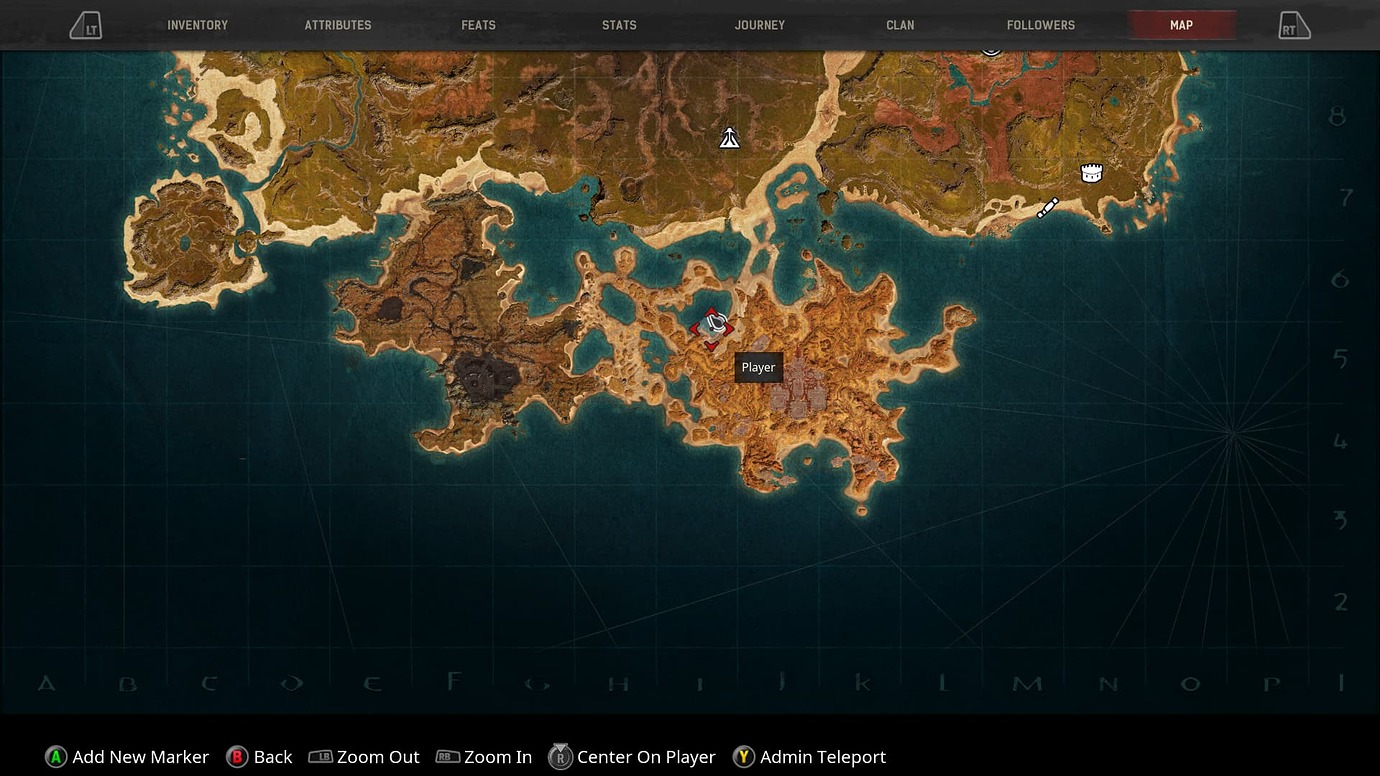Select the Followers tab
The width and height of the screenshot is (1380, 776).
pyautogui.click(x=1041, y=25)
